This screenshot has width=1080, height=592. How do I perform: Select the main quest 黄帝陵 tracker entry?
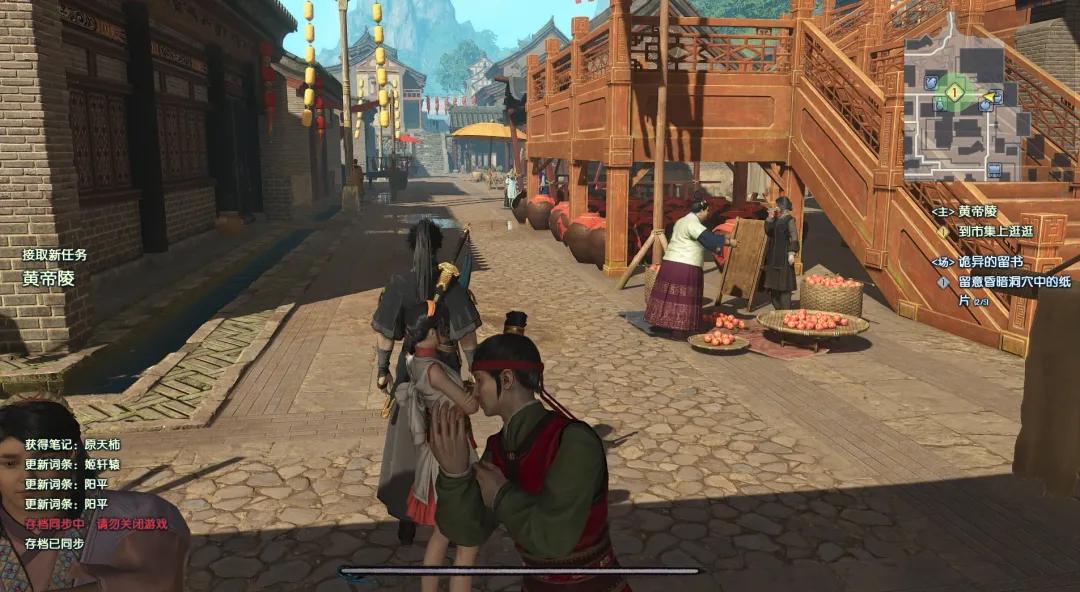(977, 212)
